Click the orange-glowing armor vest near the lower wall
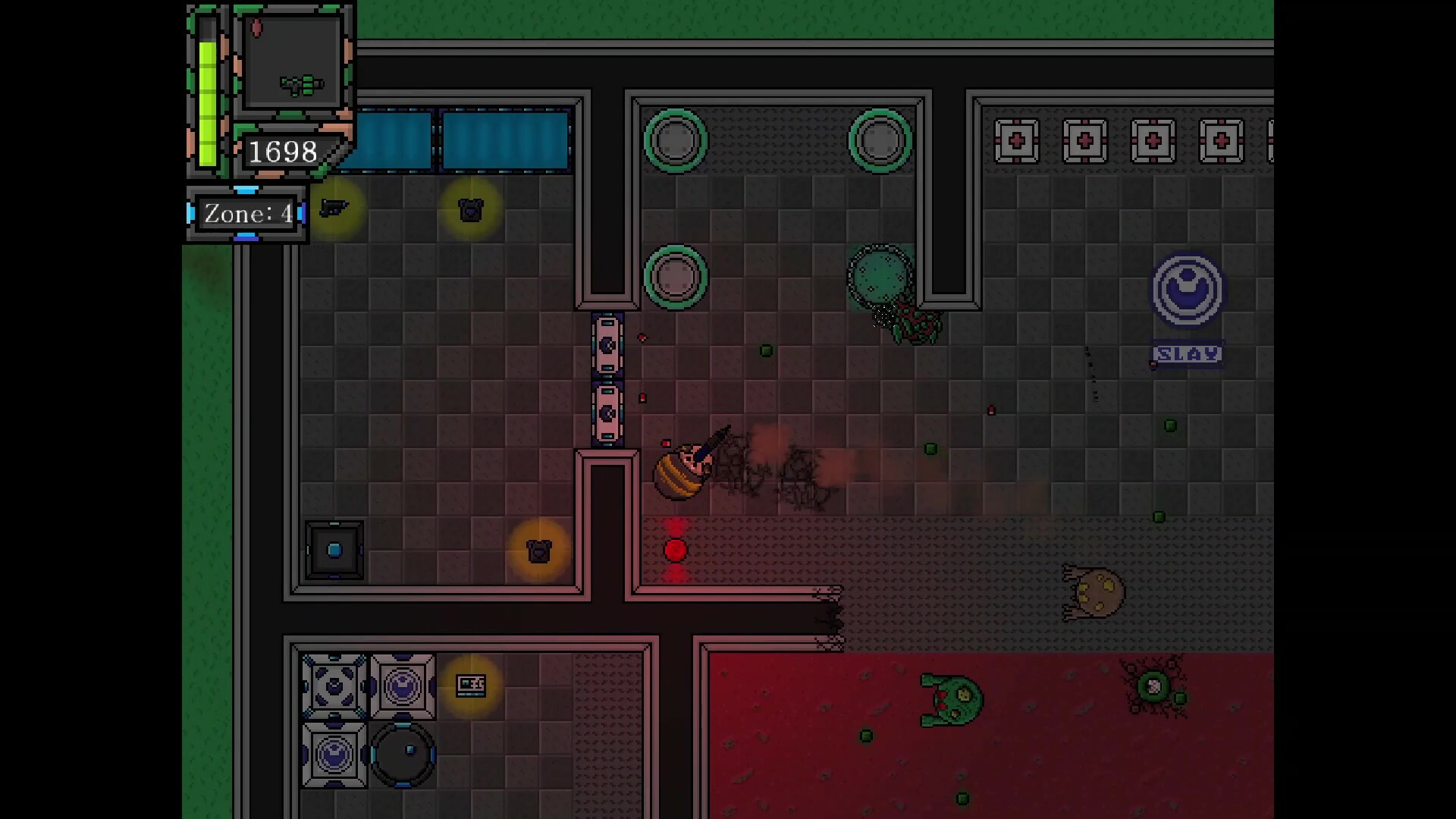Viewport: 1456px width, 819px height. (x=539, y=551)
